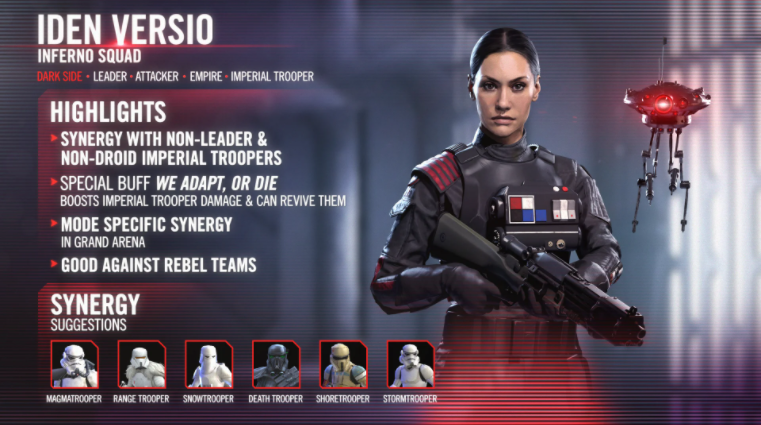Viewport: 761px width, 425px height.
Task: Choose the Range Trooper portrait
Action: pyautogui.click(x=141, y=364)
